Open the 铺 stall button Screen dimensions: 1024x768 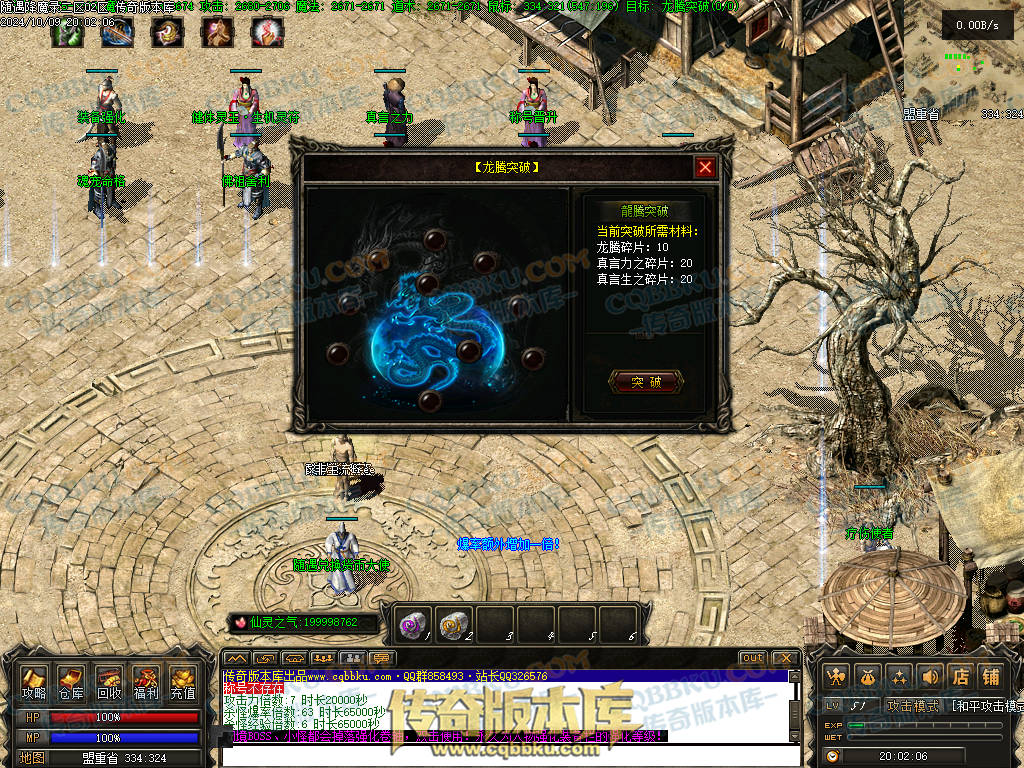click(991, 677)
